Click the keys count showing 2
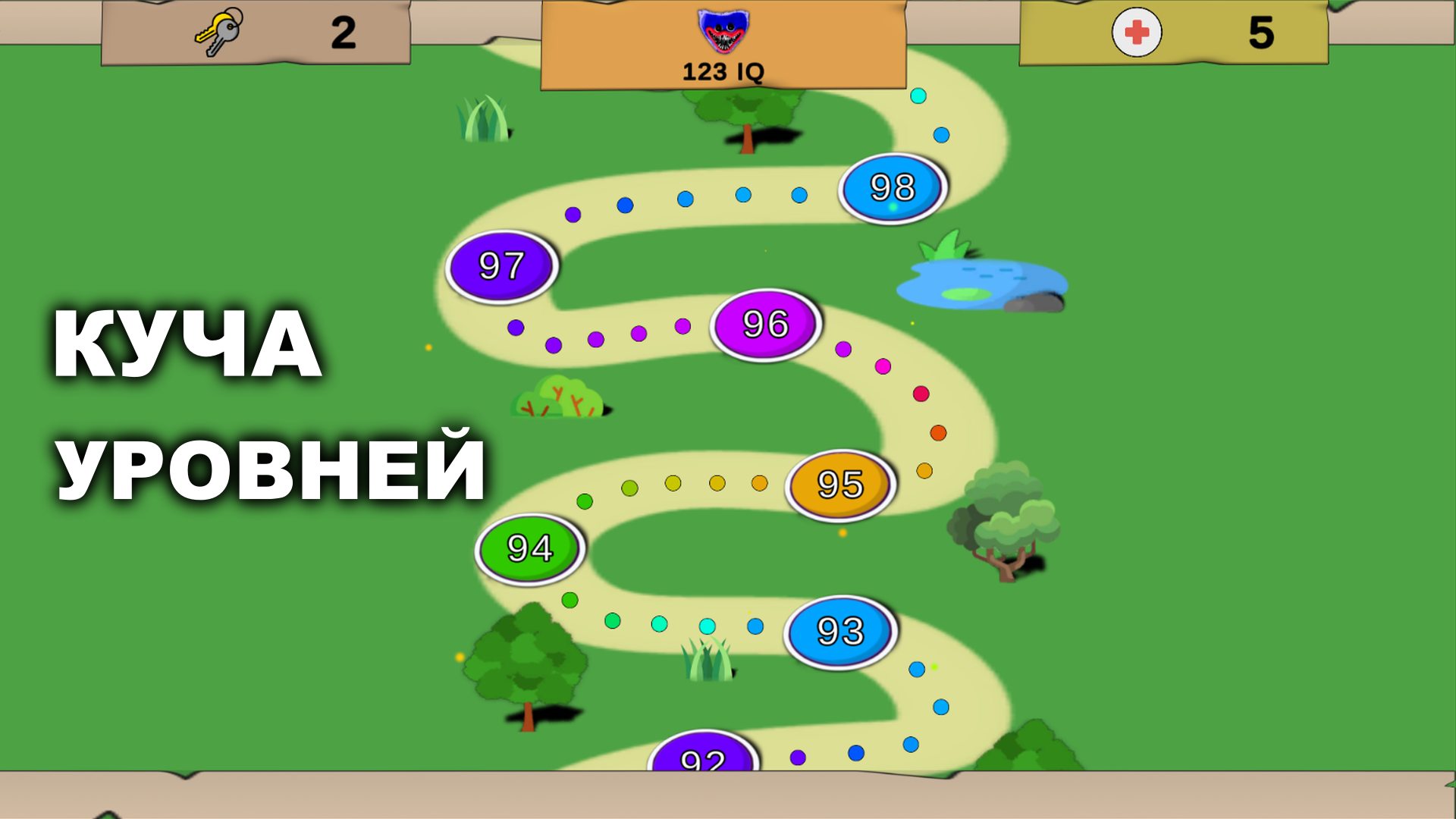The height and width of the screenshot is (819, 1456). coord(345,32)
